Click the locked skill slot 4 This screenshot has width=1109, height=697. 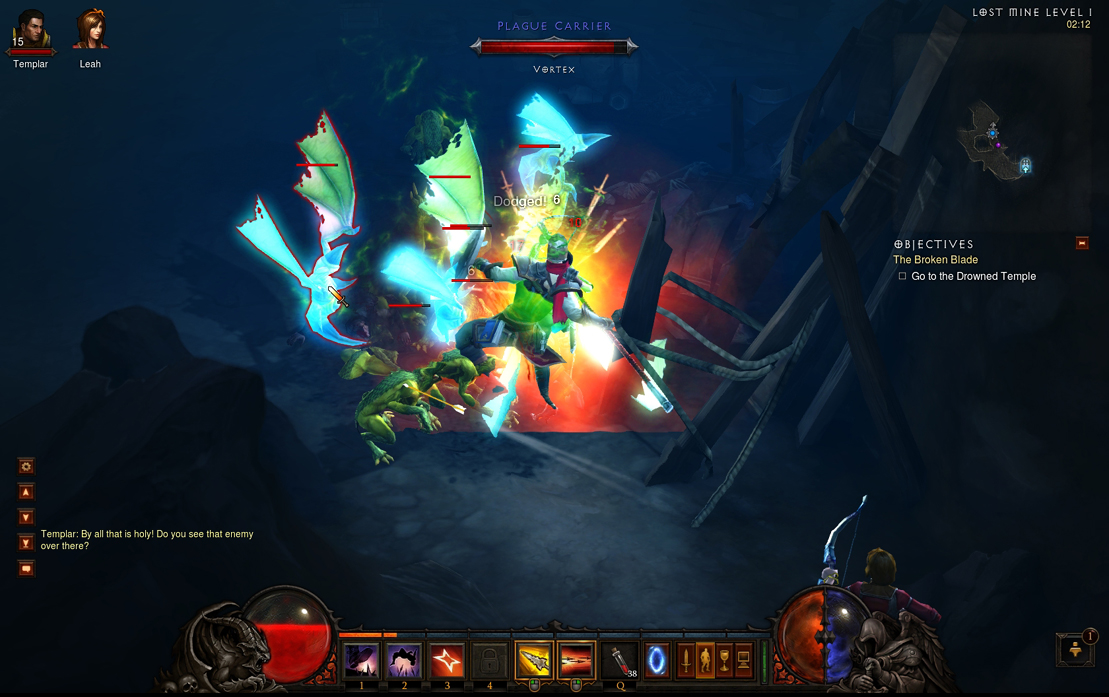(490, 661)
